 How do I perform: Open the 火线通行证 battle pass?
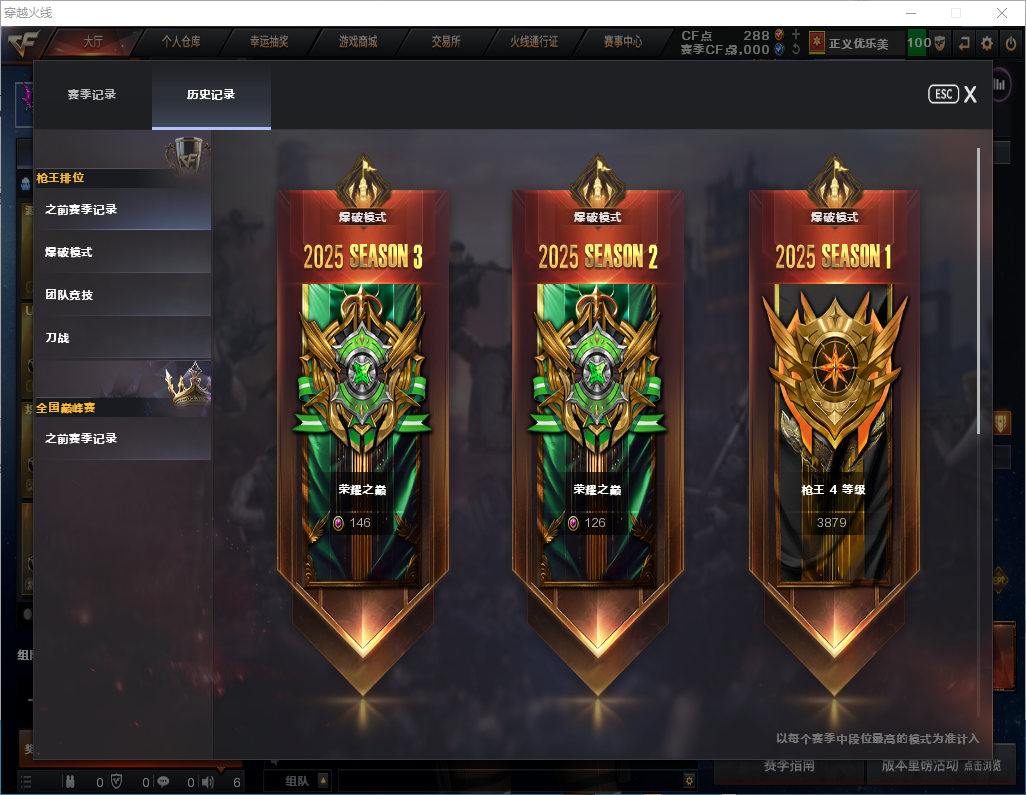[534, 42]
